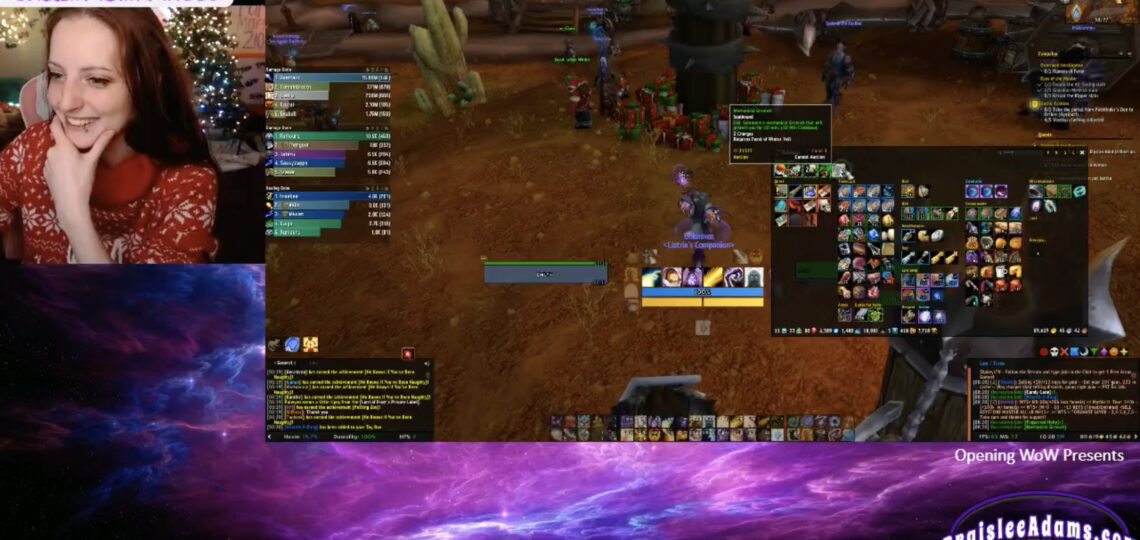Image resolution: width=1140 pixels, height=540 pixels.
Task: Activate the blue lightning slash ability icon
Action: pyautogui.click(x=652, y=277)
